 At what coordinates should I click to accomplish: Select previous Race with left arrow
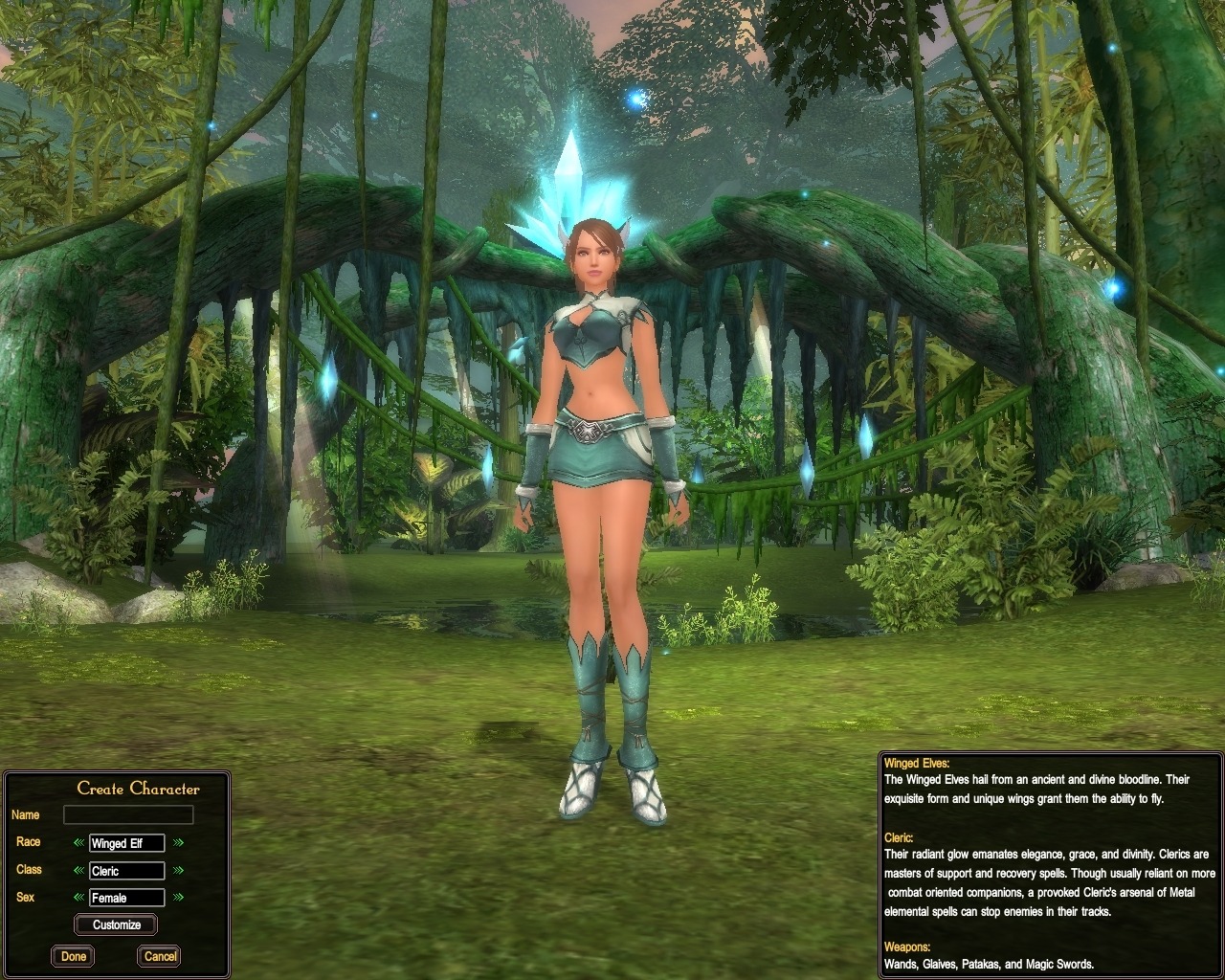(x=78, y=843)
